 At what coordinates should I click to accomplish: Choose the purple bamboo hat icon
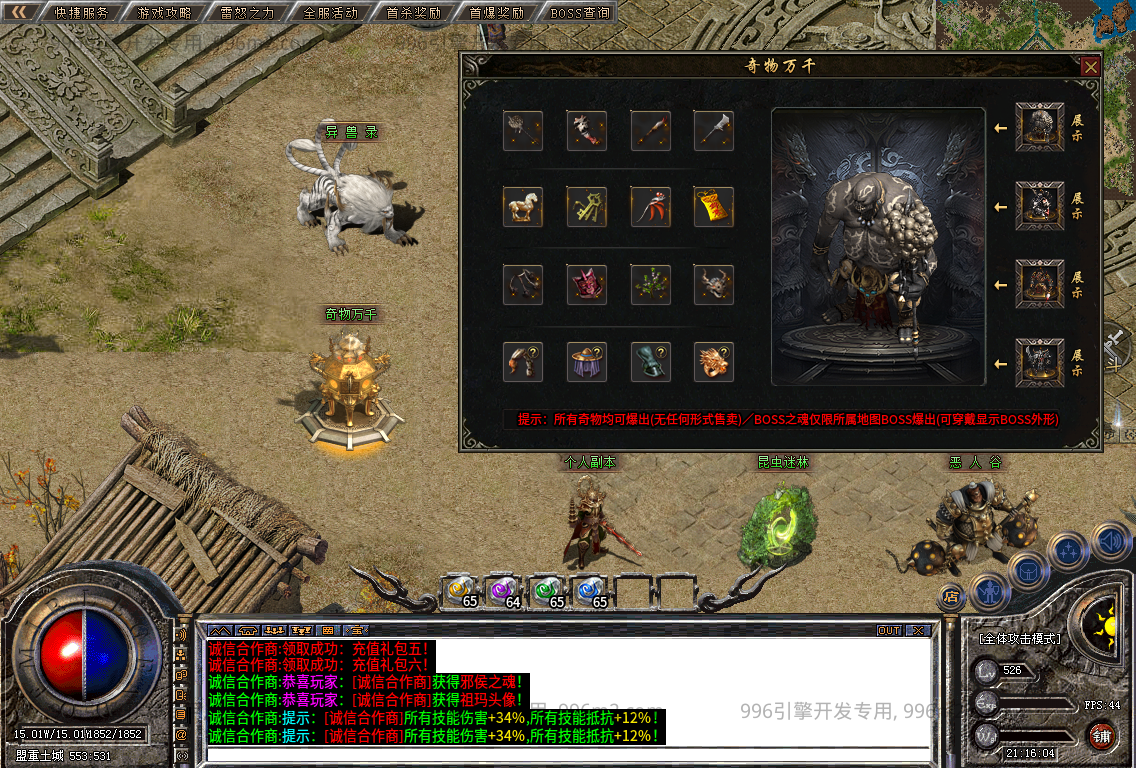(x=587, y=362)
